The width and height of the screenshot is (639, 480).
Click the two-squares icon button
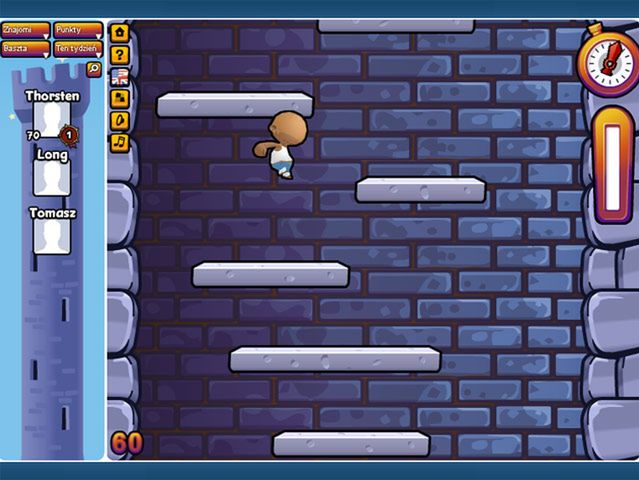pyautogui.click(x=120, y=98)
